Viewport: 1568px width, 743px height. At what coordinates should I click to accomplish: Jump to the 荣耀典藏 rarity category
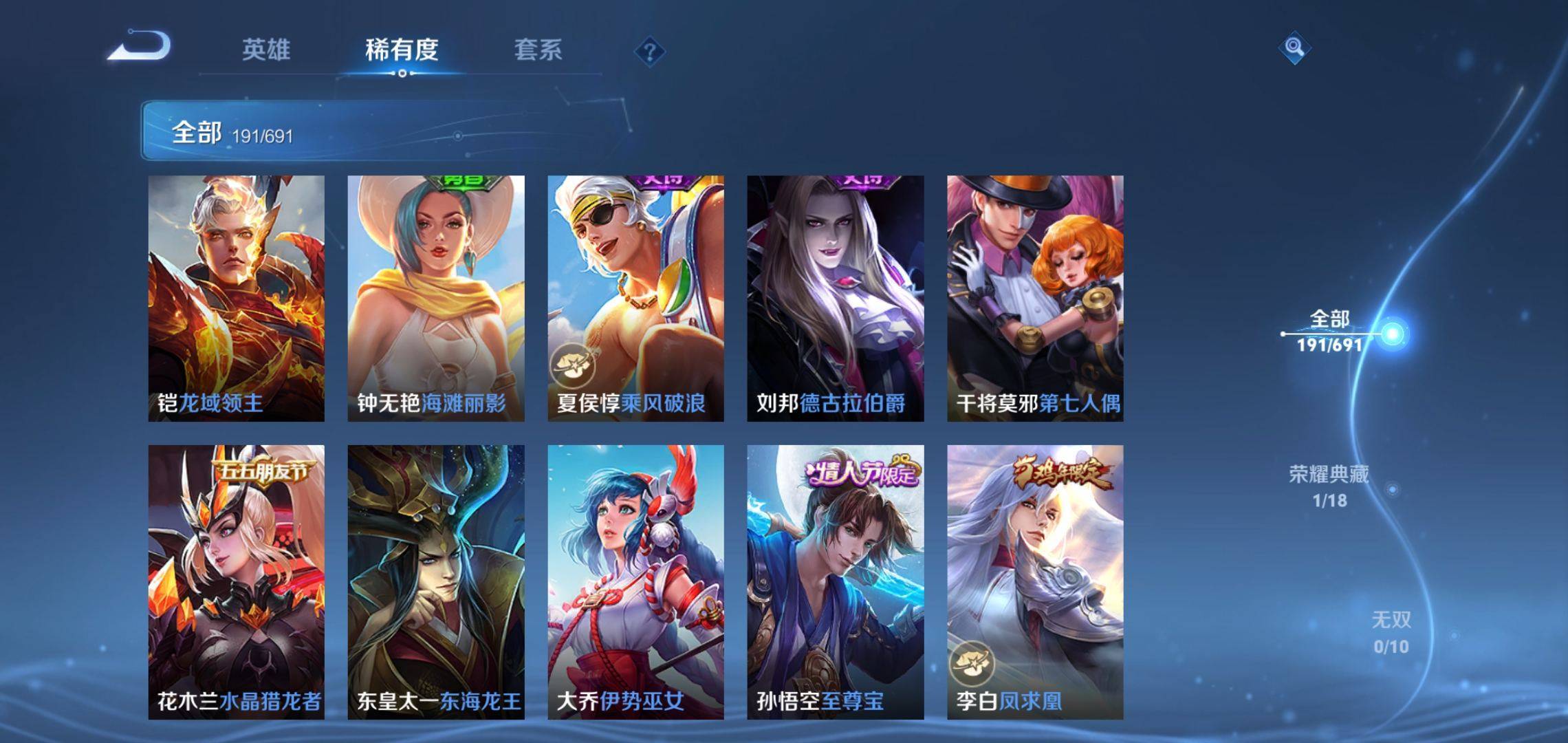coord(1329,486)
